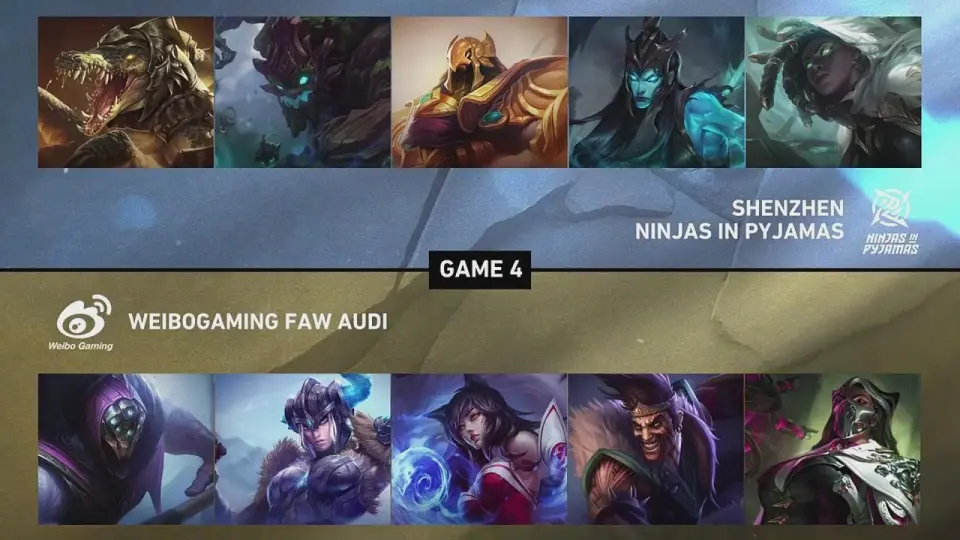The image size is (960, 540).
Task: Click the Weibo Gaming team logo
Action: click(x=85, y=325)
